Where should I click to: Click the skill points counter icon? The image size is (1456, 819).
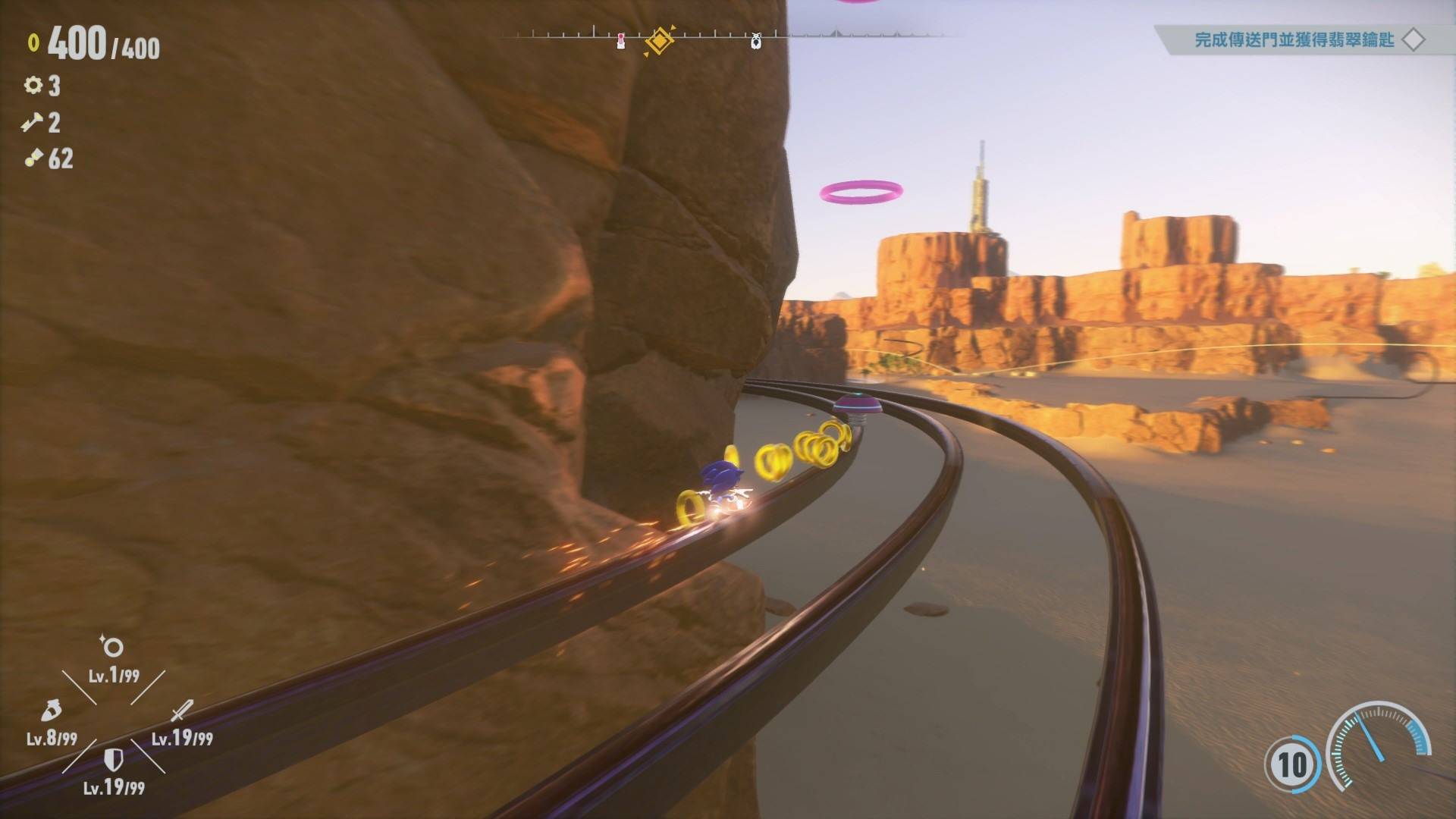point(33,158)
